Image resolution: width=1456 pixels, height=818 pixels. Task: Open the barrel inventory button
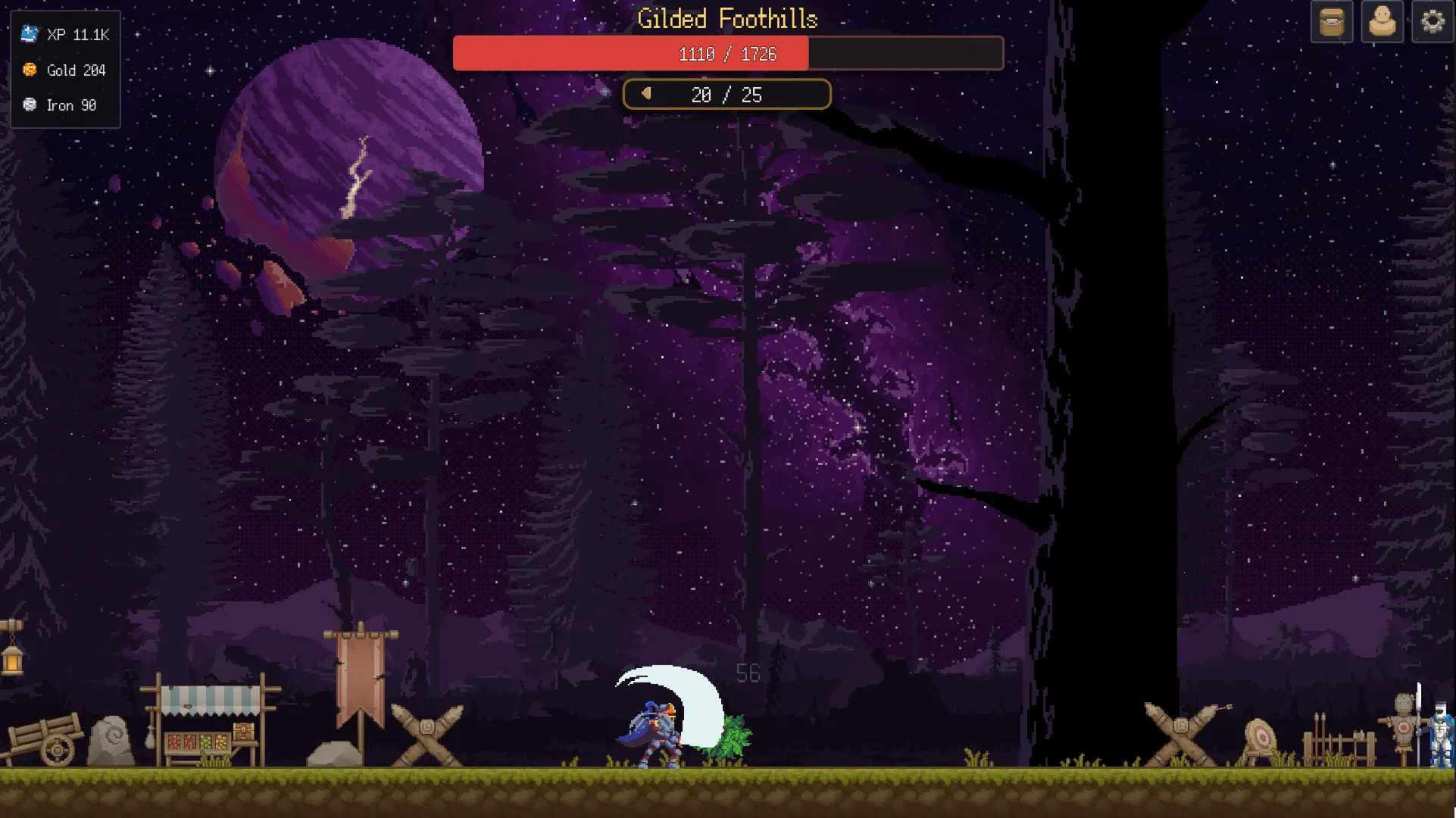coord(1331,22)
